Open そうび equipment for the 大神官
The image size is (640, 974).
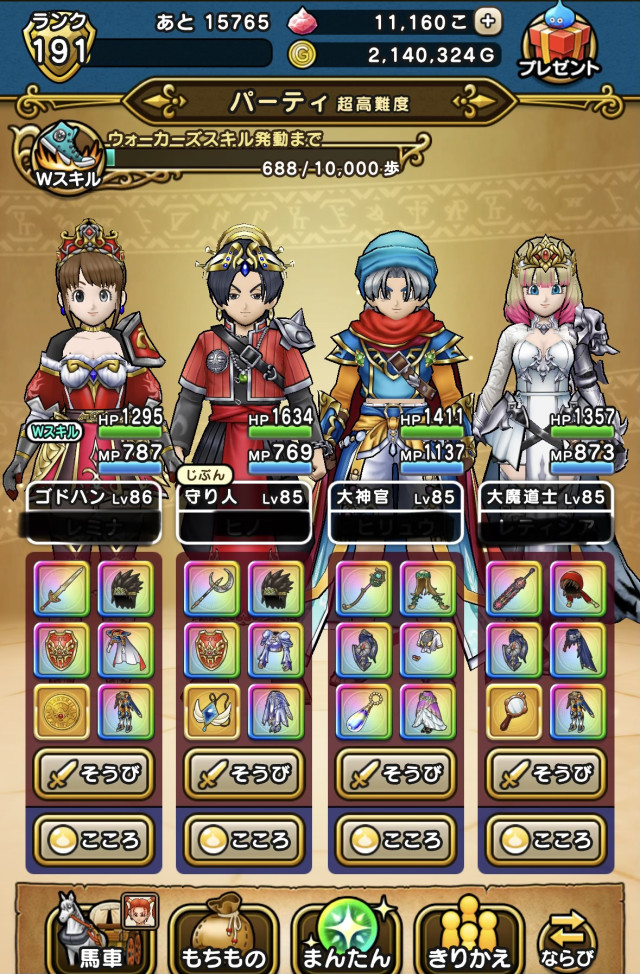pos(396,773)
